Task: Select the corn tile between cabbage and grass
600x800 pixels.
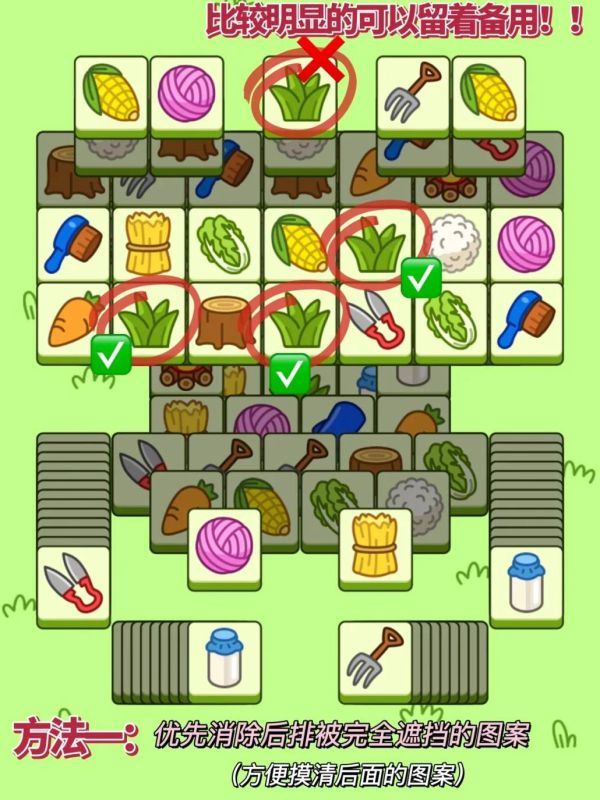Action: pos(300,245)
